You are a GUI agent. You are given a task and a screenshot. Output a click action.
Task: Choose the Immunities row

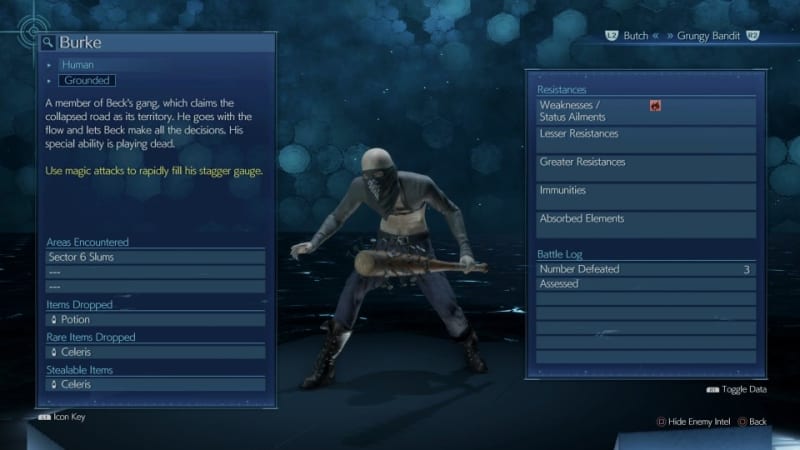coord(644,195)
